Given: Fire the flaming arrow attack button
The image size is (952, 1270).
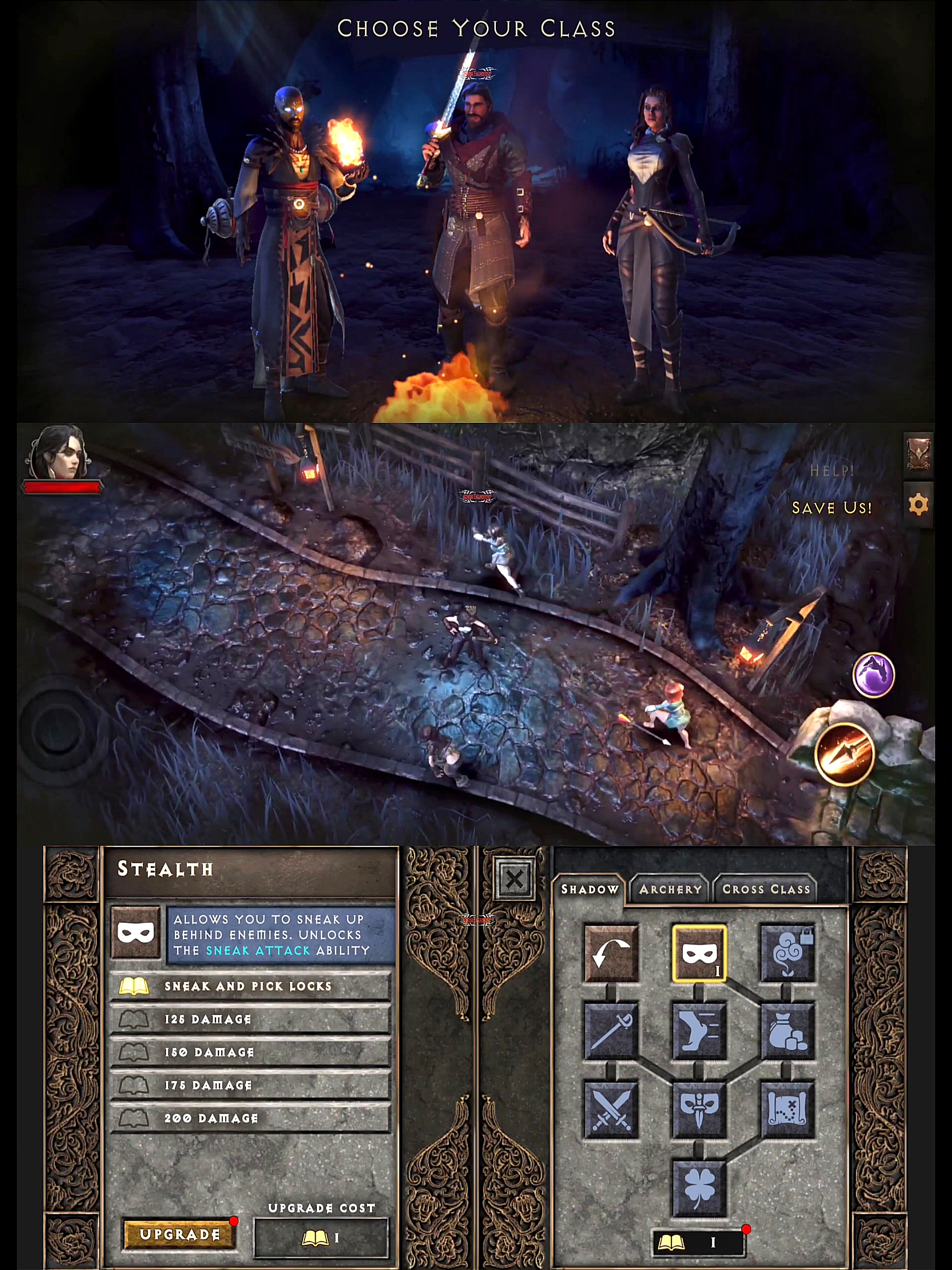Looking at the screenshot, I should click(x=845, y=754).
